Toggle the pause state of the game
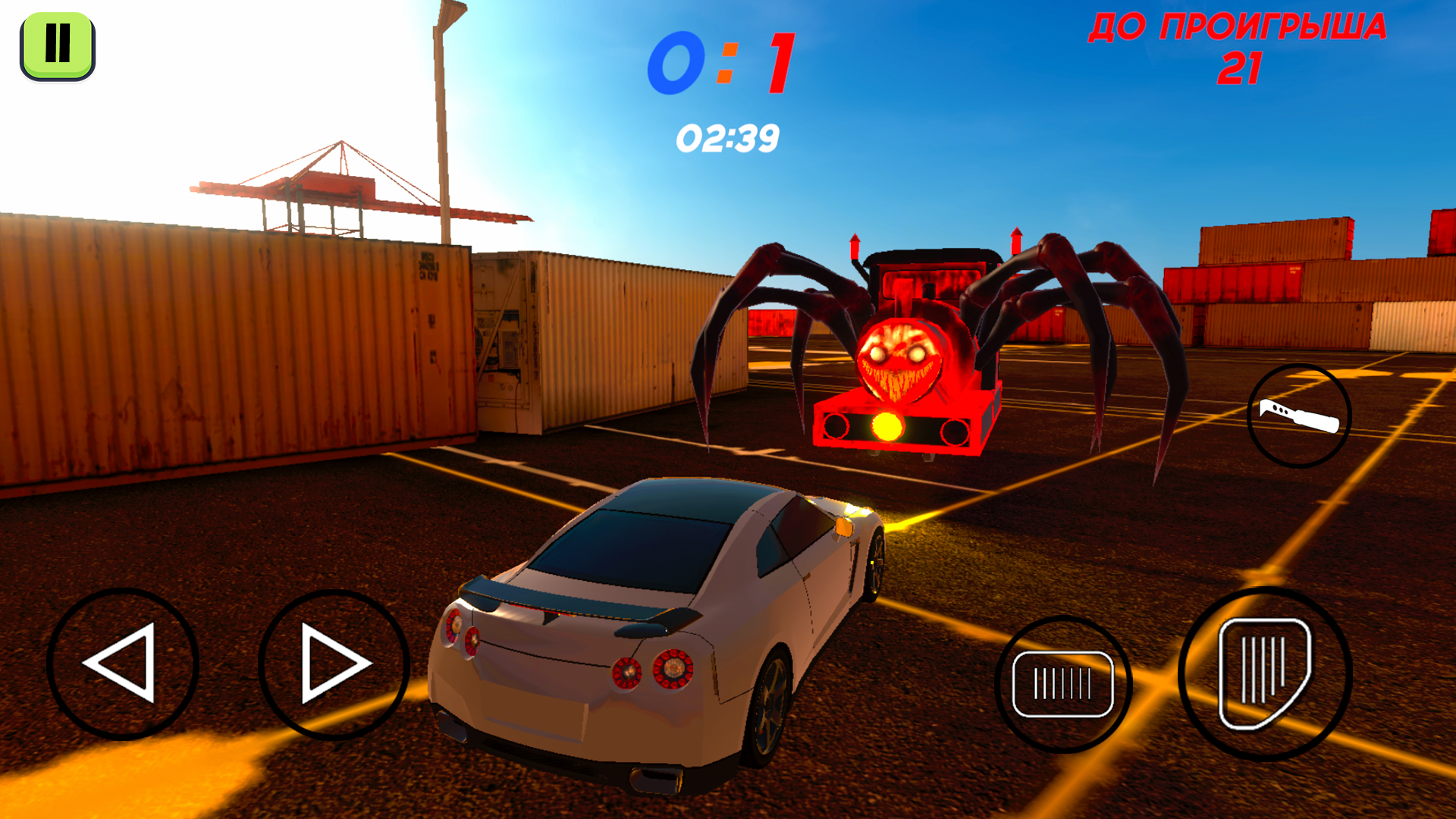 (57, 43)
